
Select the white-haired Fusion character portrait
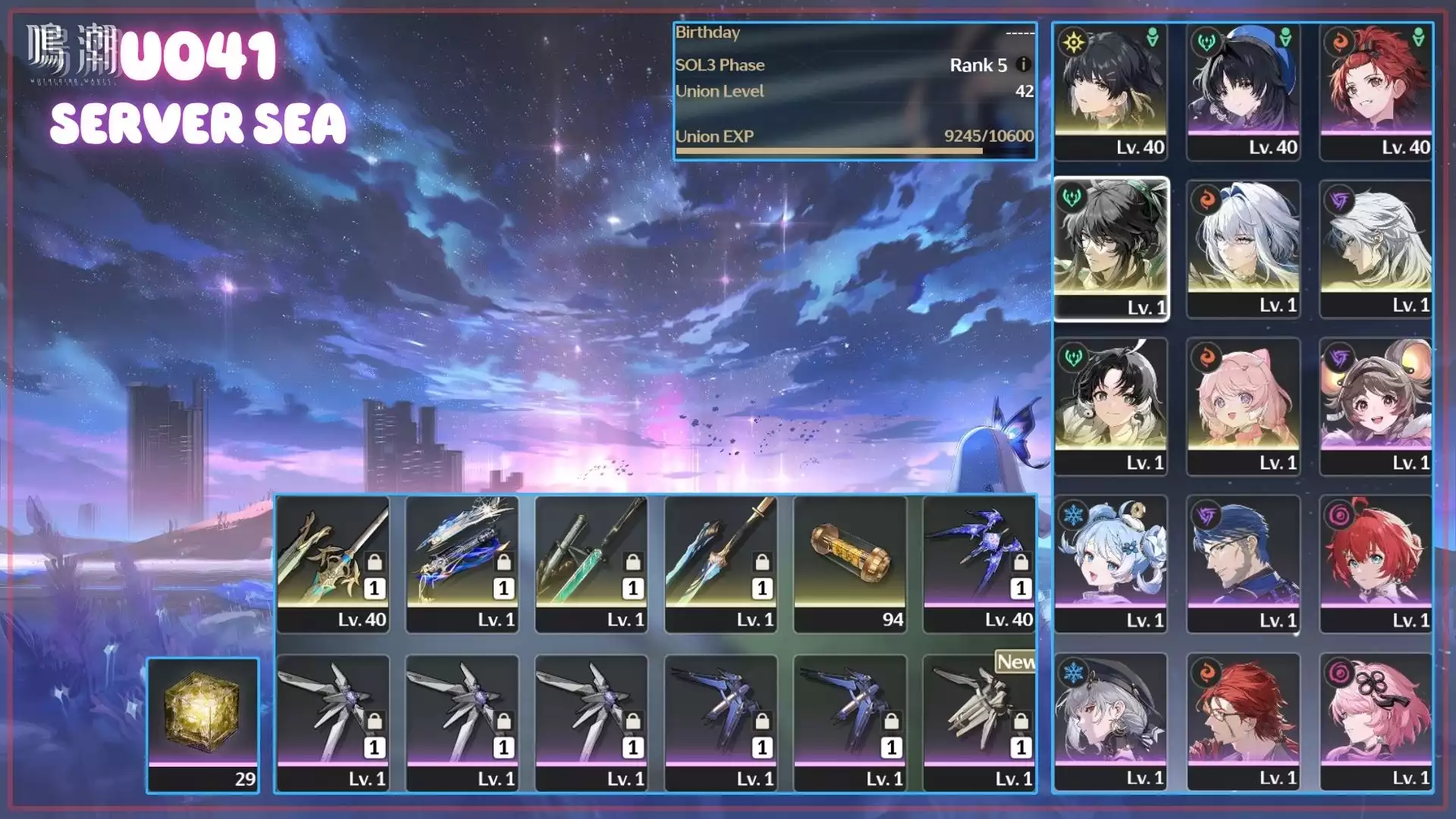pos(1244,249)
